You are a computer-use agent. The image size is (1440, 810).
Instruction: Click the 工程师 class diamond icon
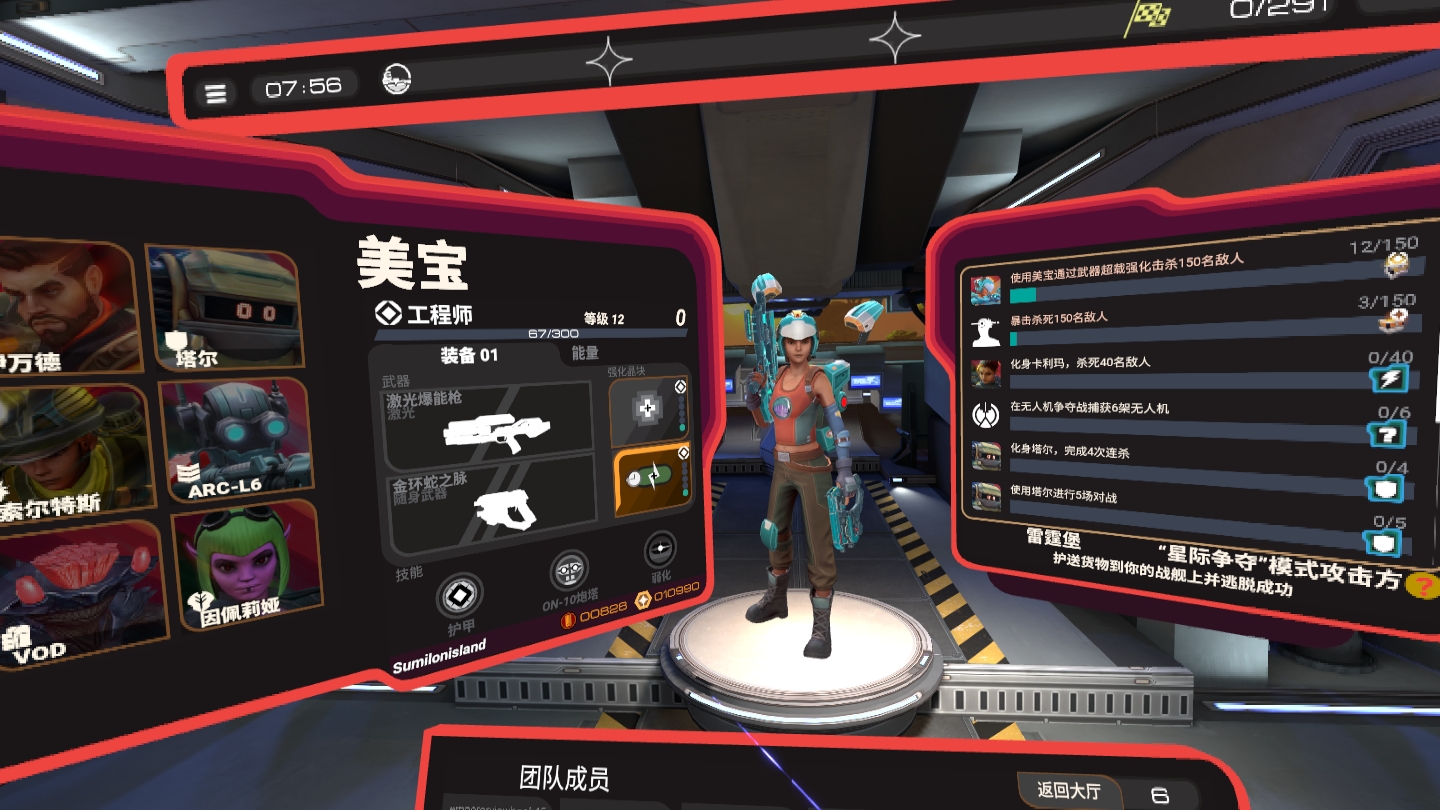pos(386,313)
